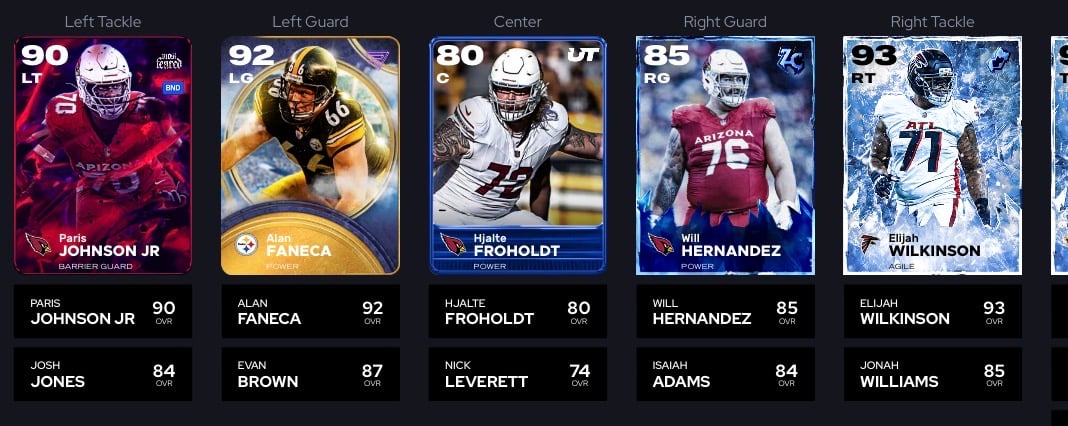Select the Paris Johnson Jr left tackle card

pos(103,155)
